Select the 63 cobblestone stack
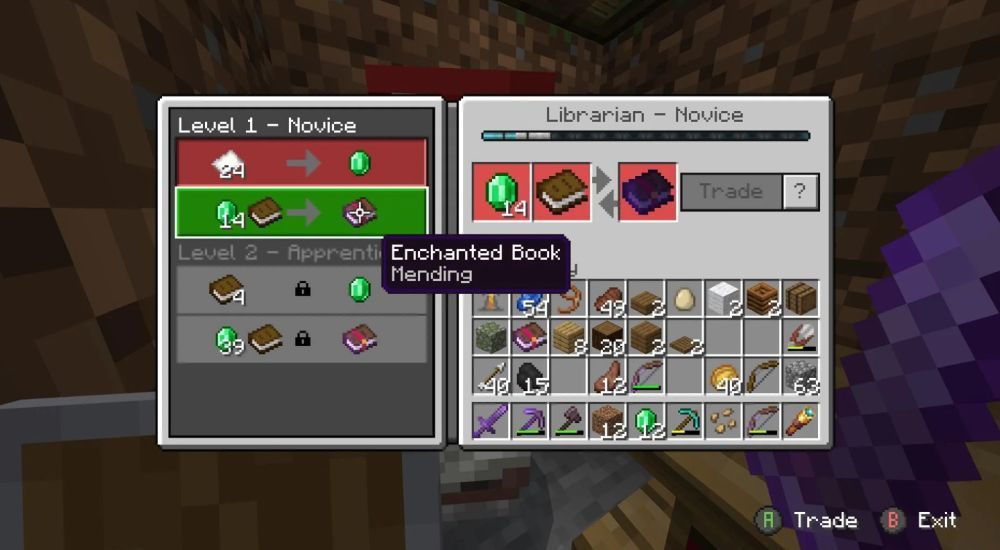Screen dimensions: 1000x550 click(x=800, y=377)
